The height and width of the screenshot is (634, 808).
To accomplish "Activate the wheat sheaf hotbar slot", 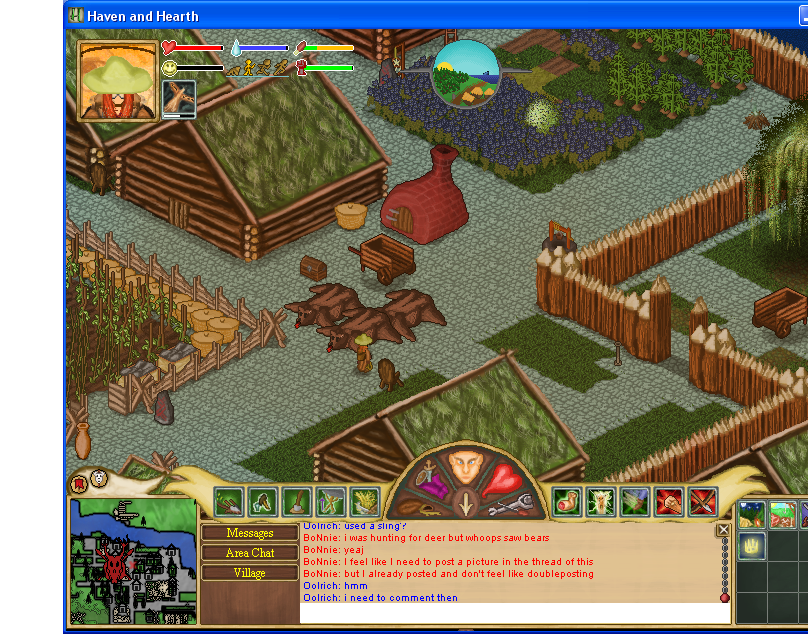I will point(364,501).
